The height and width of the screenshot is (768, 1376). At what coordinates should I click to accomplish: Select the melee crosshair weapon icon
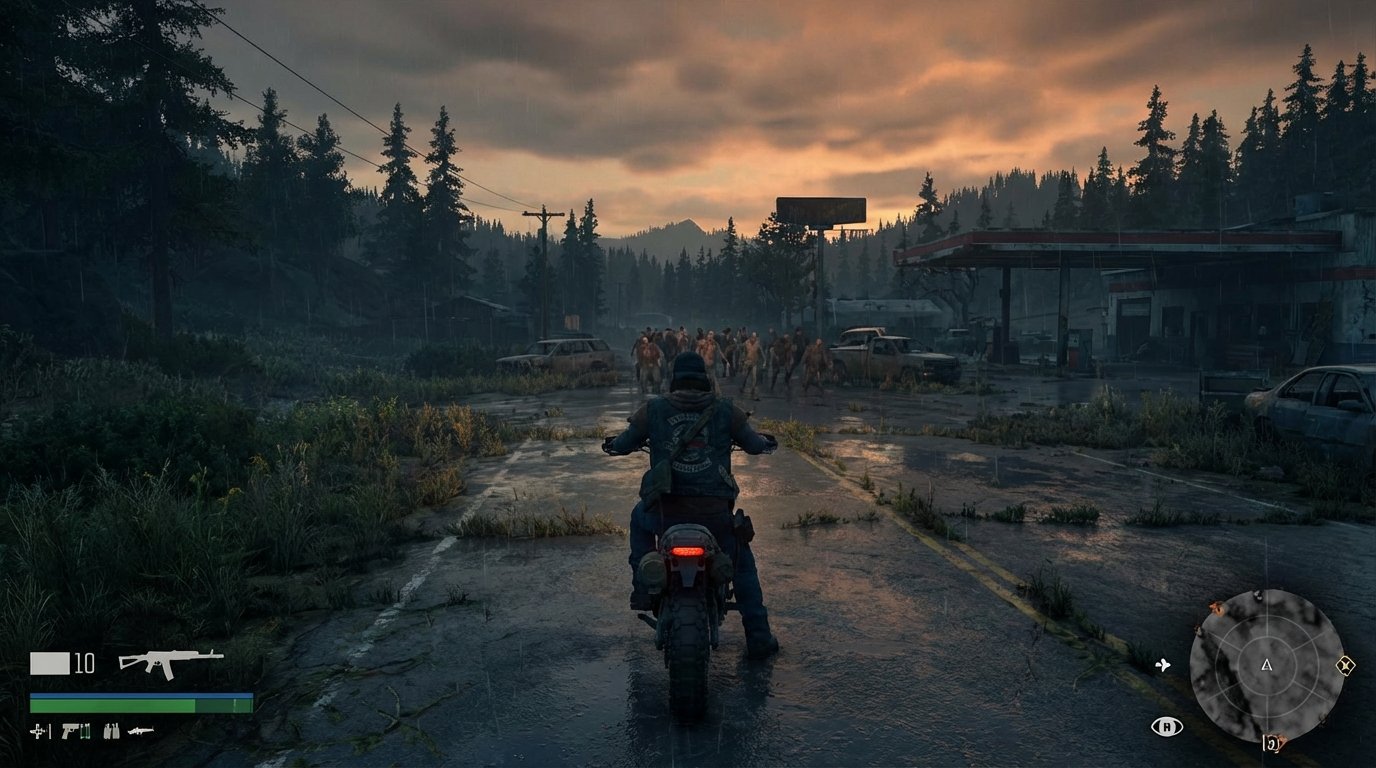point(36,731)
